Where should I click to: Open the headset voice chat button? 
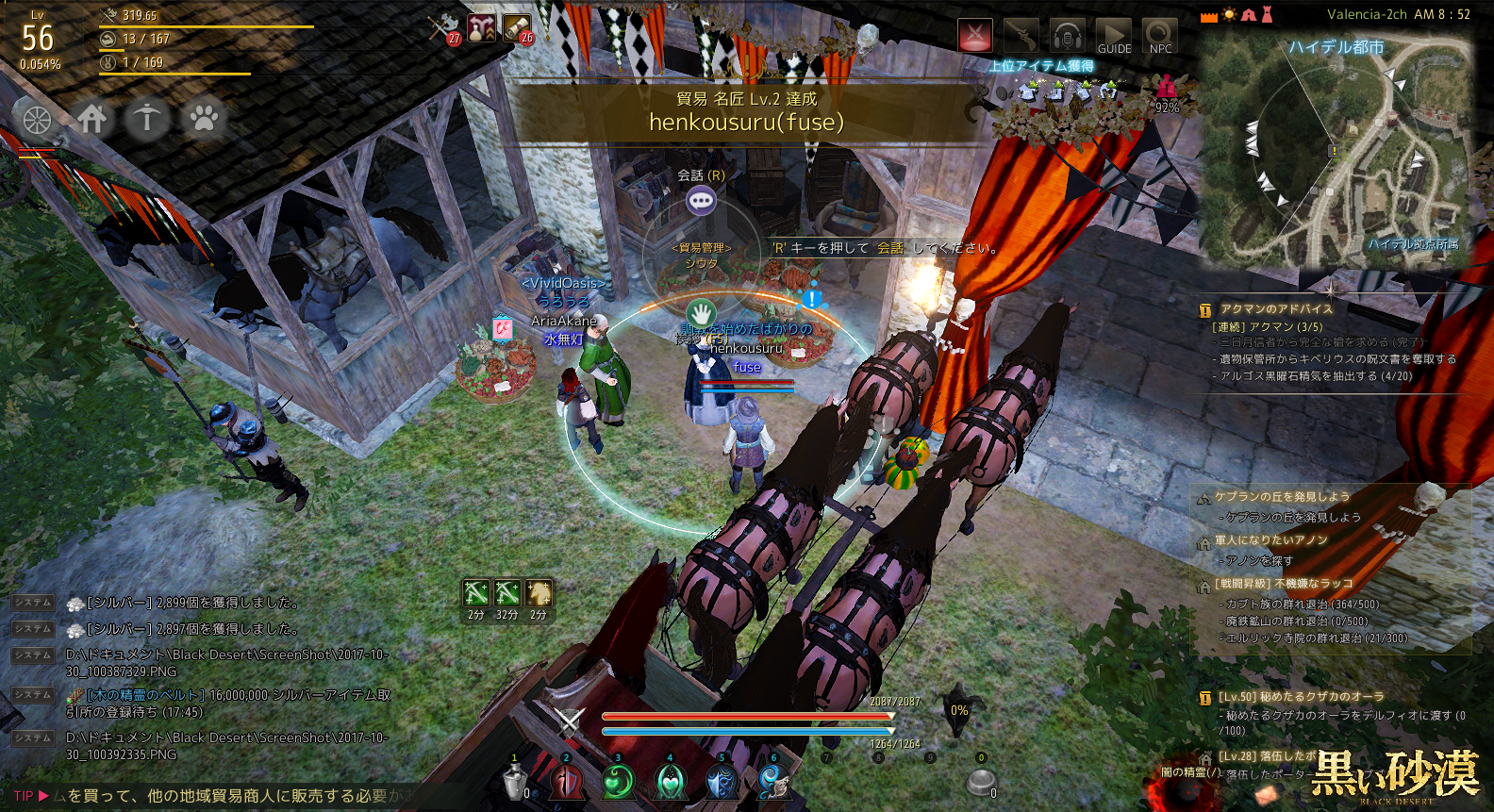pos(1067,37)
